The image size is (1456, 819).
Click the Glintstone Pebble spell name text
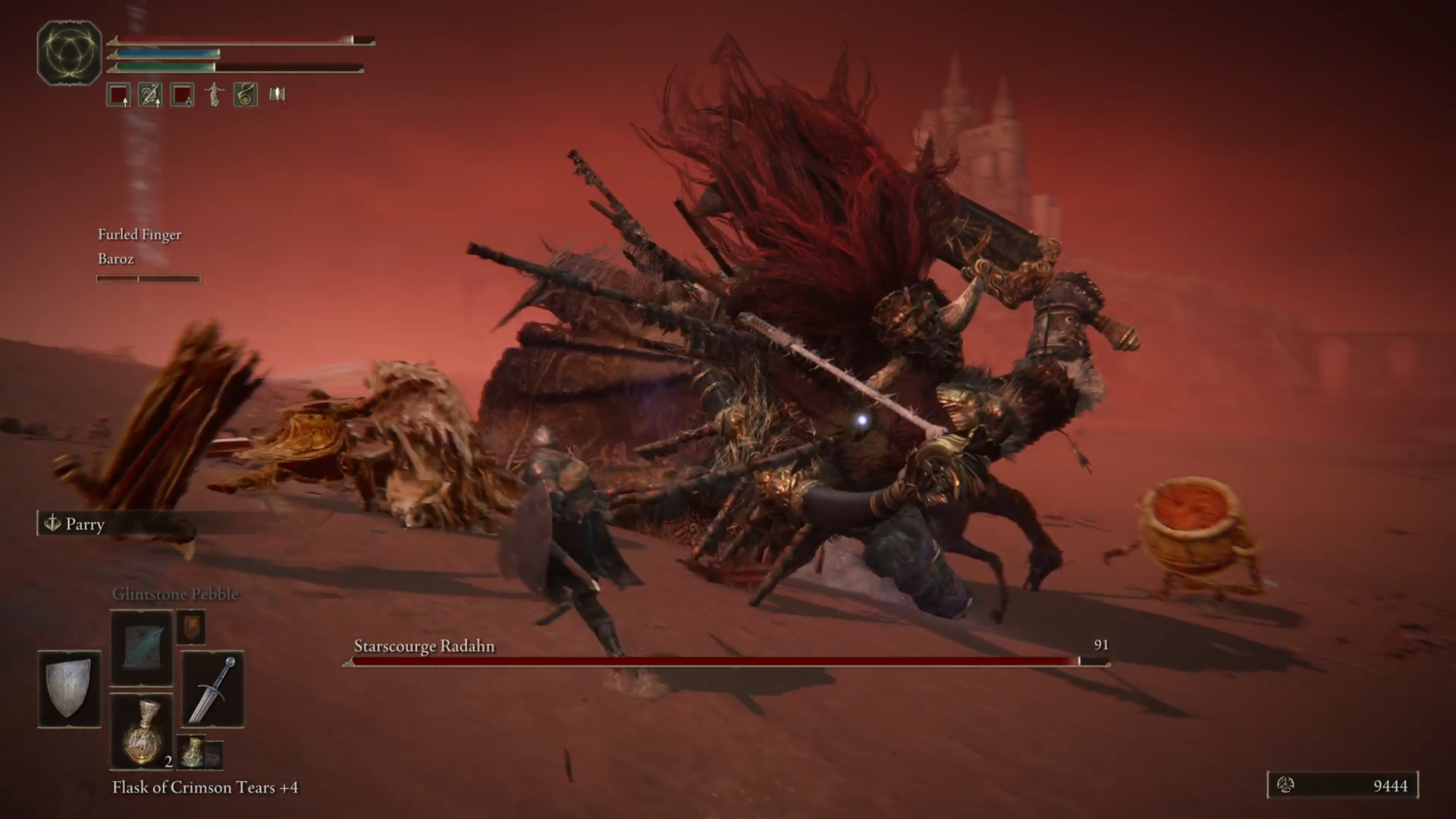click(x=176, y=594)
